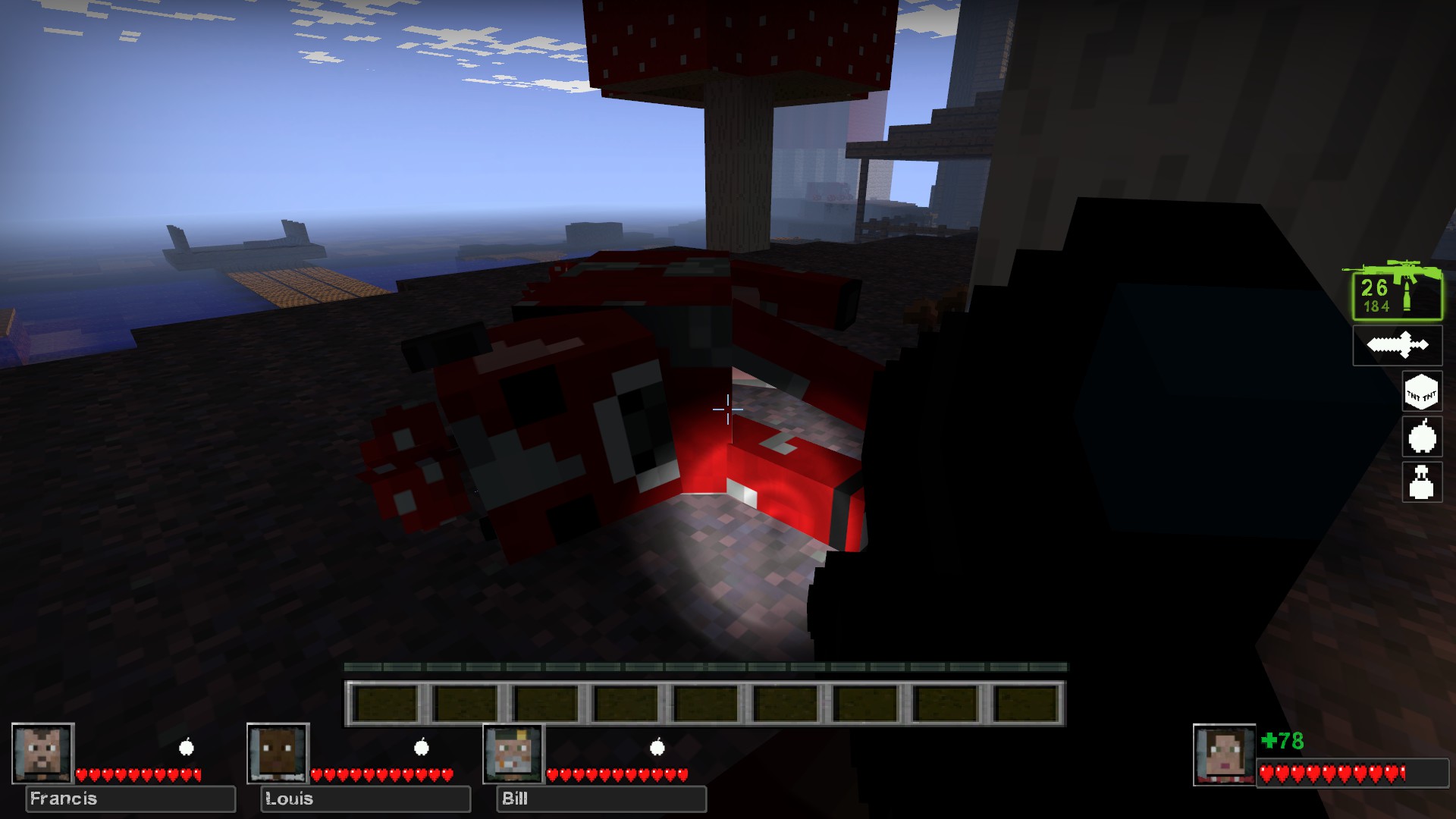Select the apple item slot
This screenshot has width=1456, height=819.
pos(1421,437)
